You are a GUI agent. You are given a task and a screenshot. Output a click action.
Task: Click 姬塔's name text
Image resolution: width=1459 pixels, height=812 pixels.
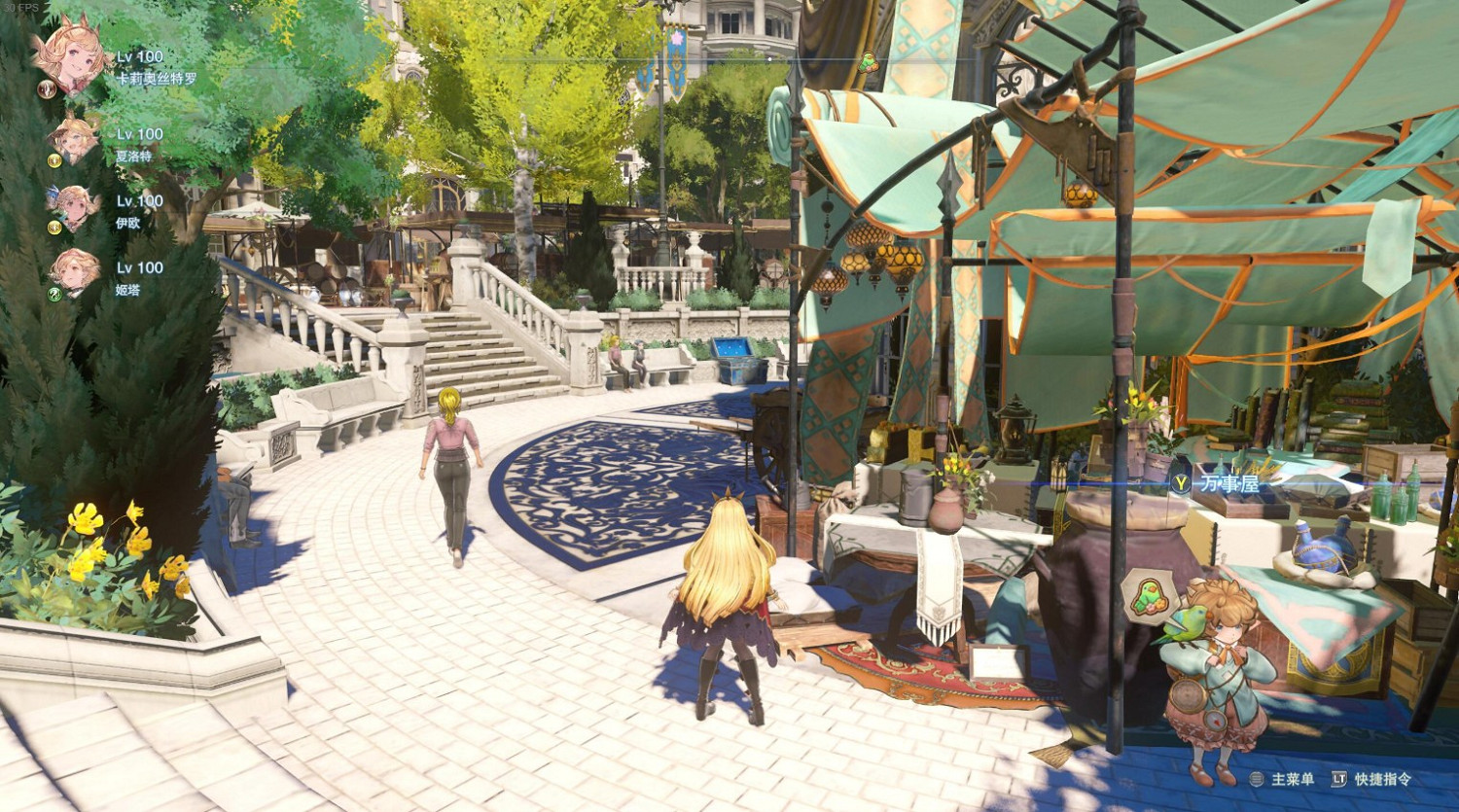coord(128,291)
